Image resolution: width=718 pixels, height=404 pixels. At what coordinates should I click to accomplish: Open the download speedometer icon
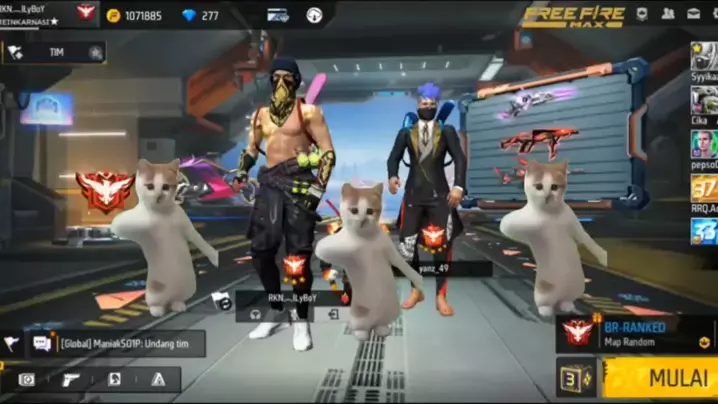[314, 15]
